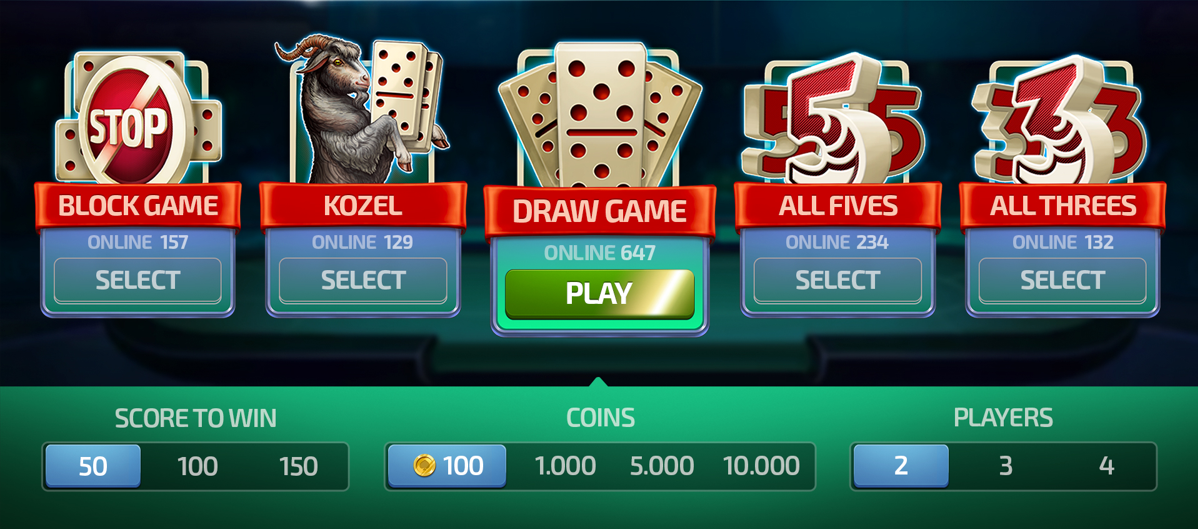This screenshot has height=529, width=1198.
Task: Choose a 4 players match
Action: [x=1106, y=466]
